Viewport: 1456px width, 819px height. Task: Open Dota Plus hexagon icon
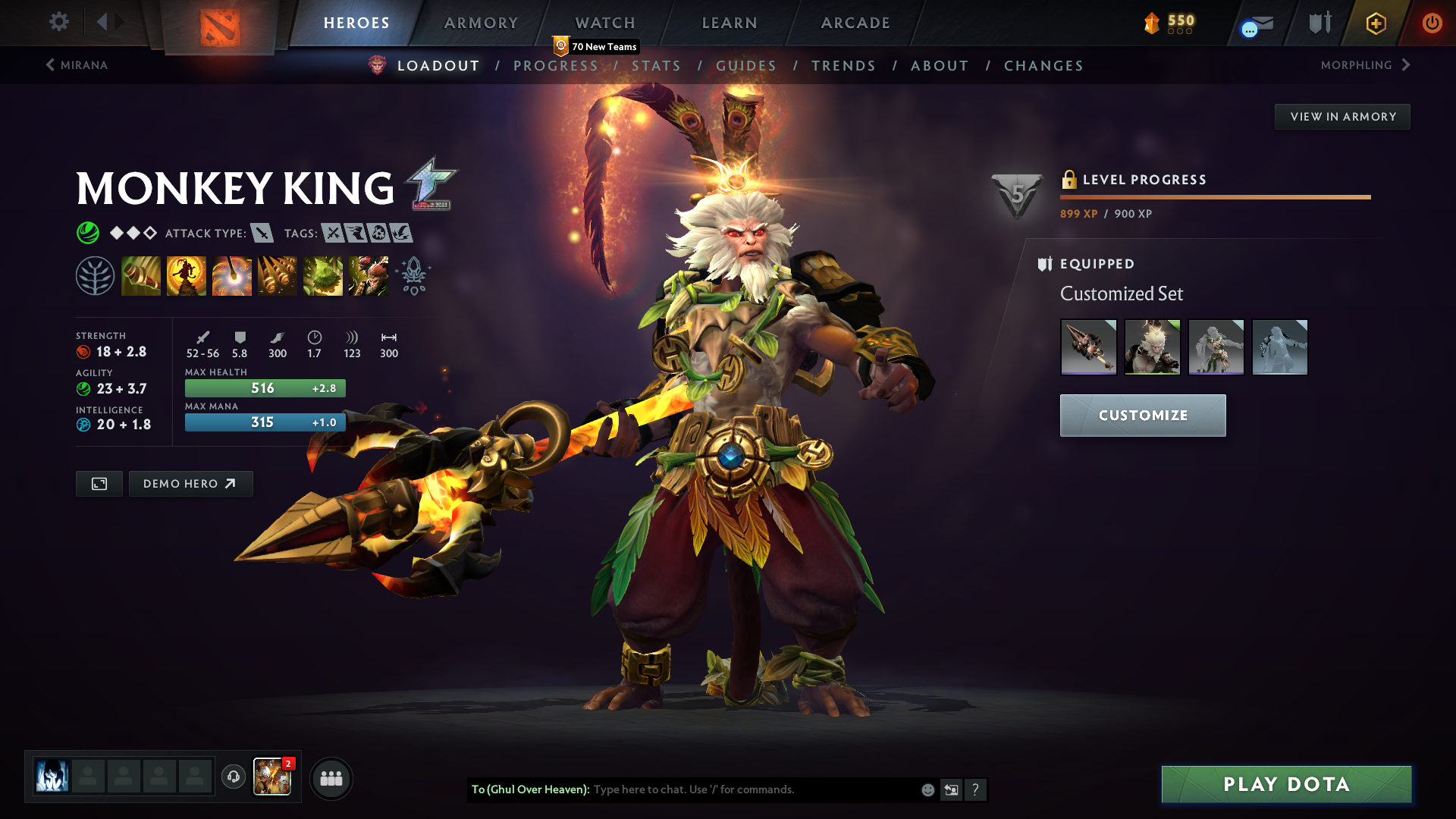[x=1375, y=24]
